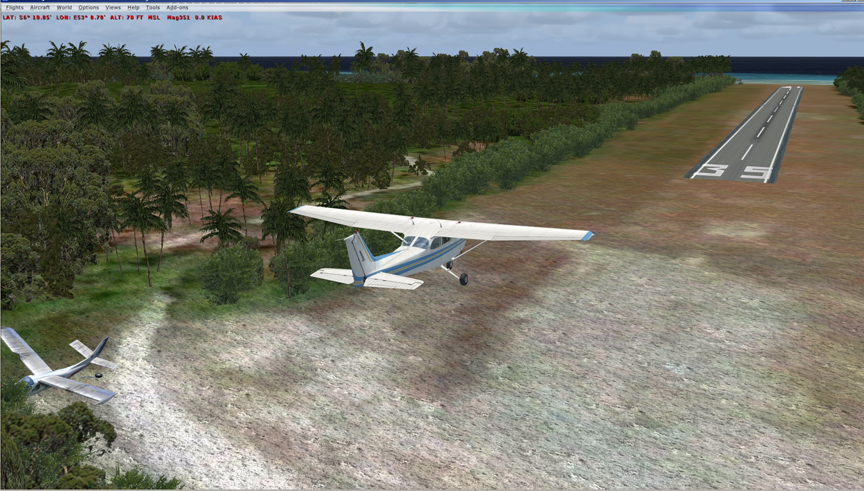
Task: Select the Help menu
Action: pyautogui.click(x=133, y=7)
